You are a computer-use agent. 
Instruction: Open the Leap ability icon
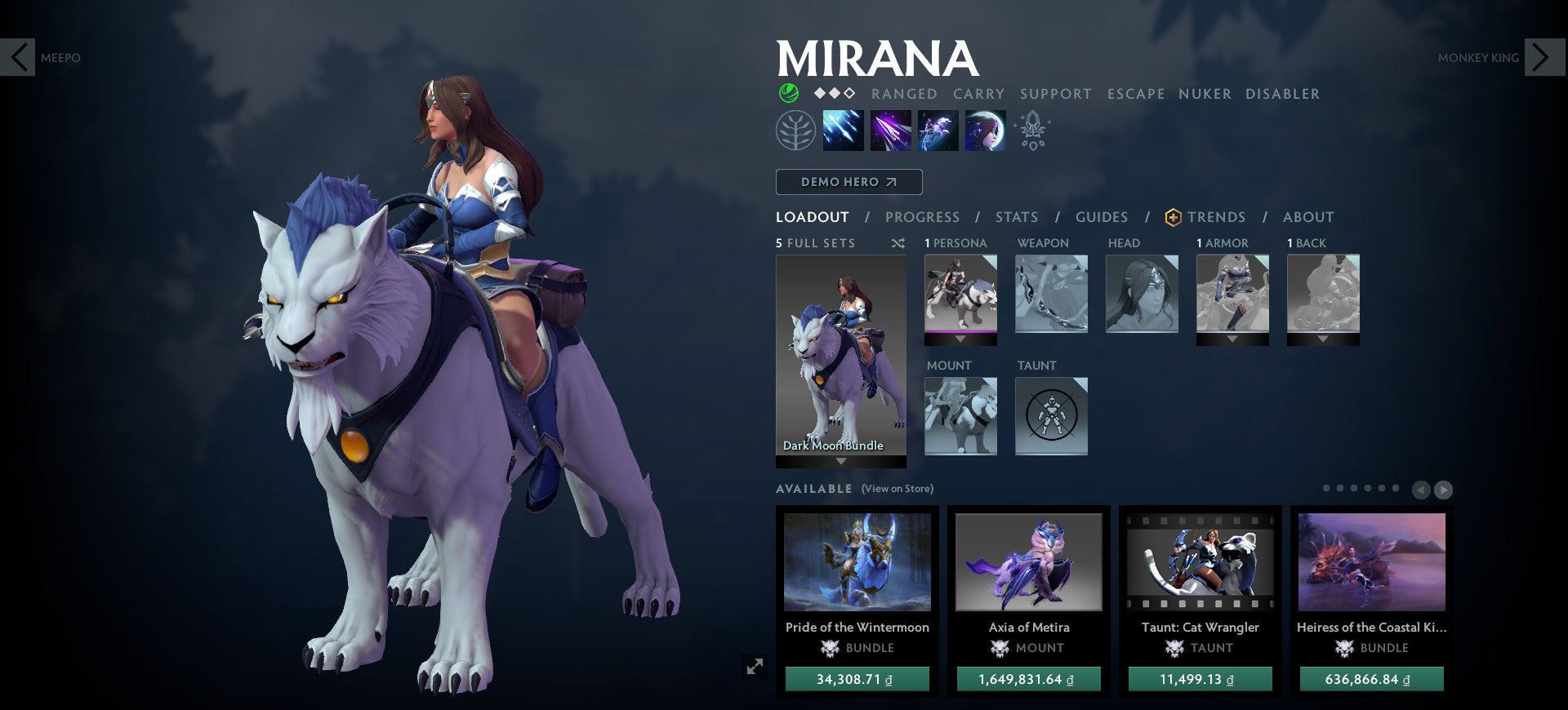[937, 131]
